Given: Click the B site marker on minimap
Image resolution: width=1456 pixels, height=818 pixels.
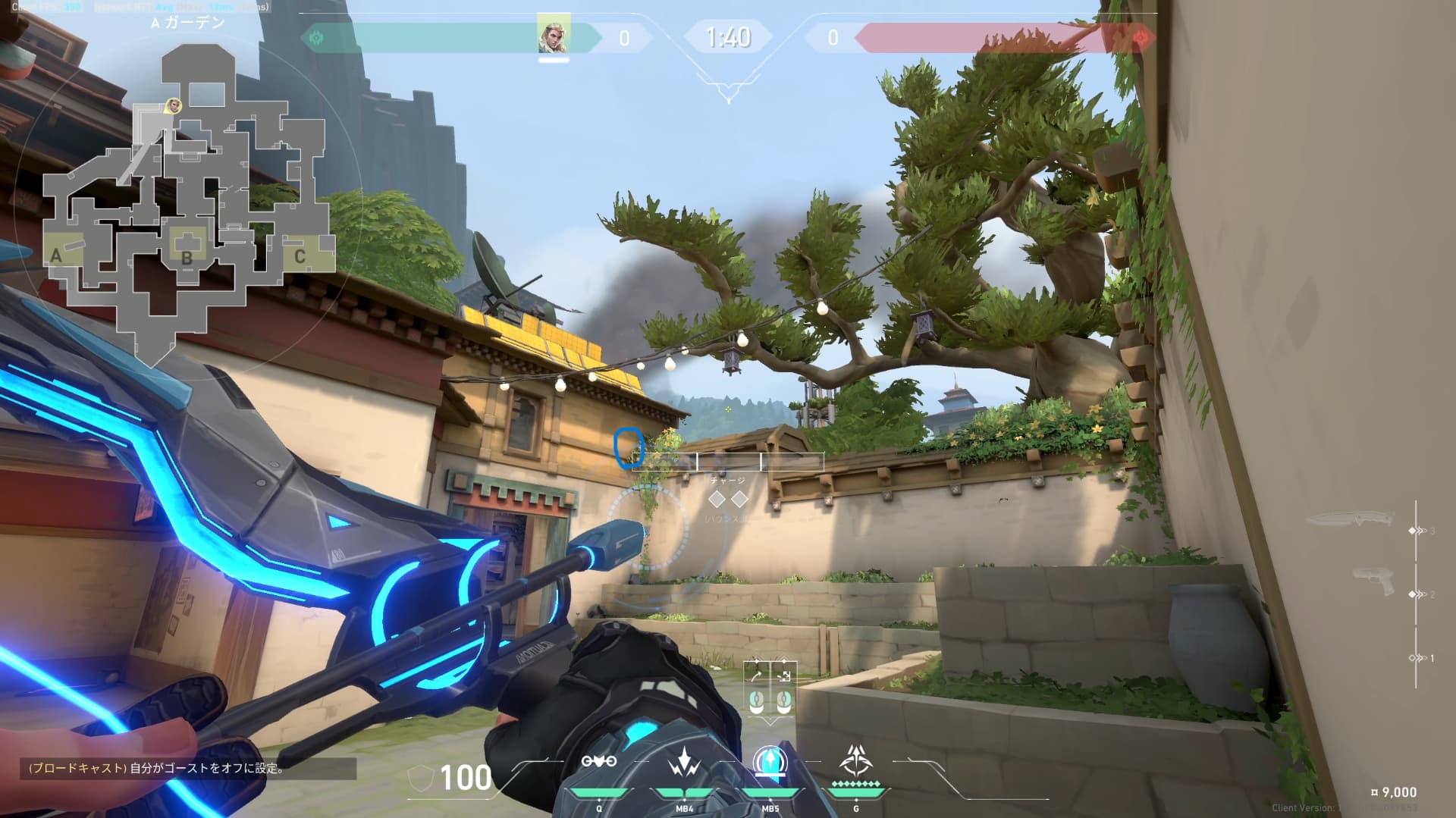Looking at the screenshot, I should coord(187,256).
